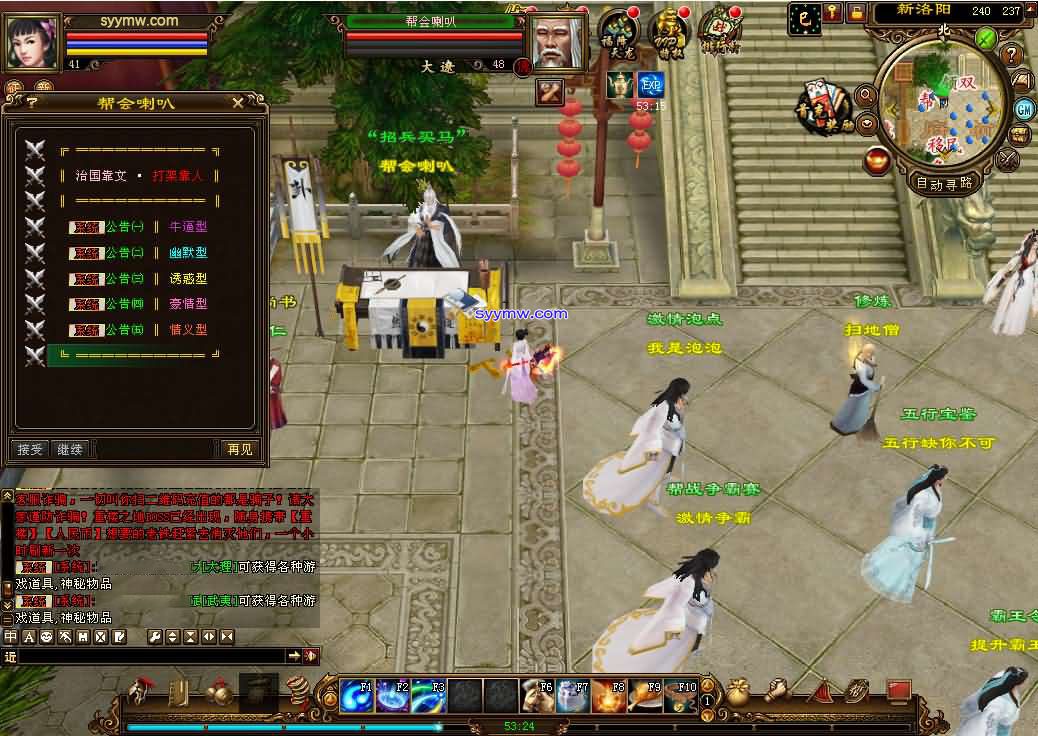This screenshot has height=736, width=1038.
Task: Click the chat text input box
Action: click(150, 656)
